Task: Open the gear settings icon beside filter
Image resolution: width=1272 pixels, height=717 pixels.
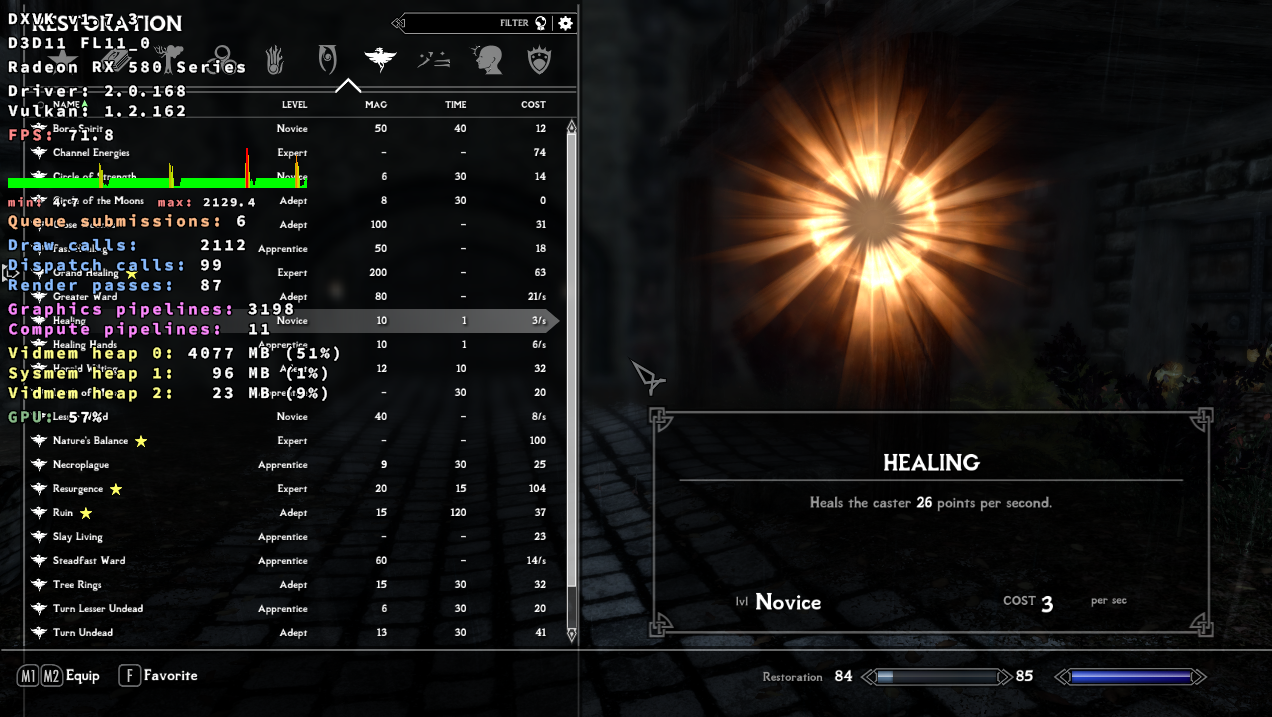Action: click(566, 23)
